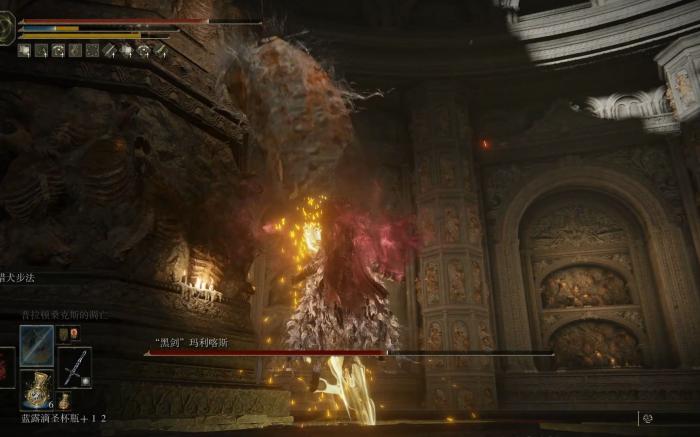The image size is (700, 437).
Task: Use the cerulean tears flask with 6 charges
Action: tap(38, 390)
